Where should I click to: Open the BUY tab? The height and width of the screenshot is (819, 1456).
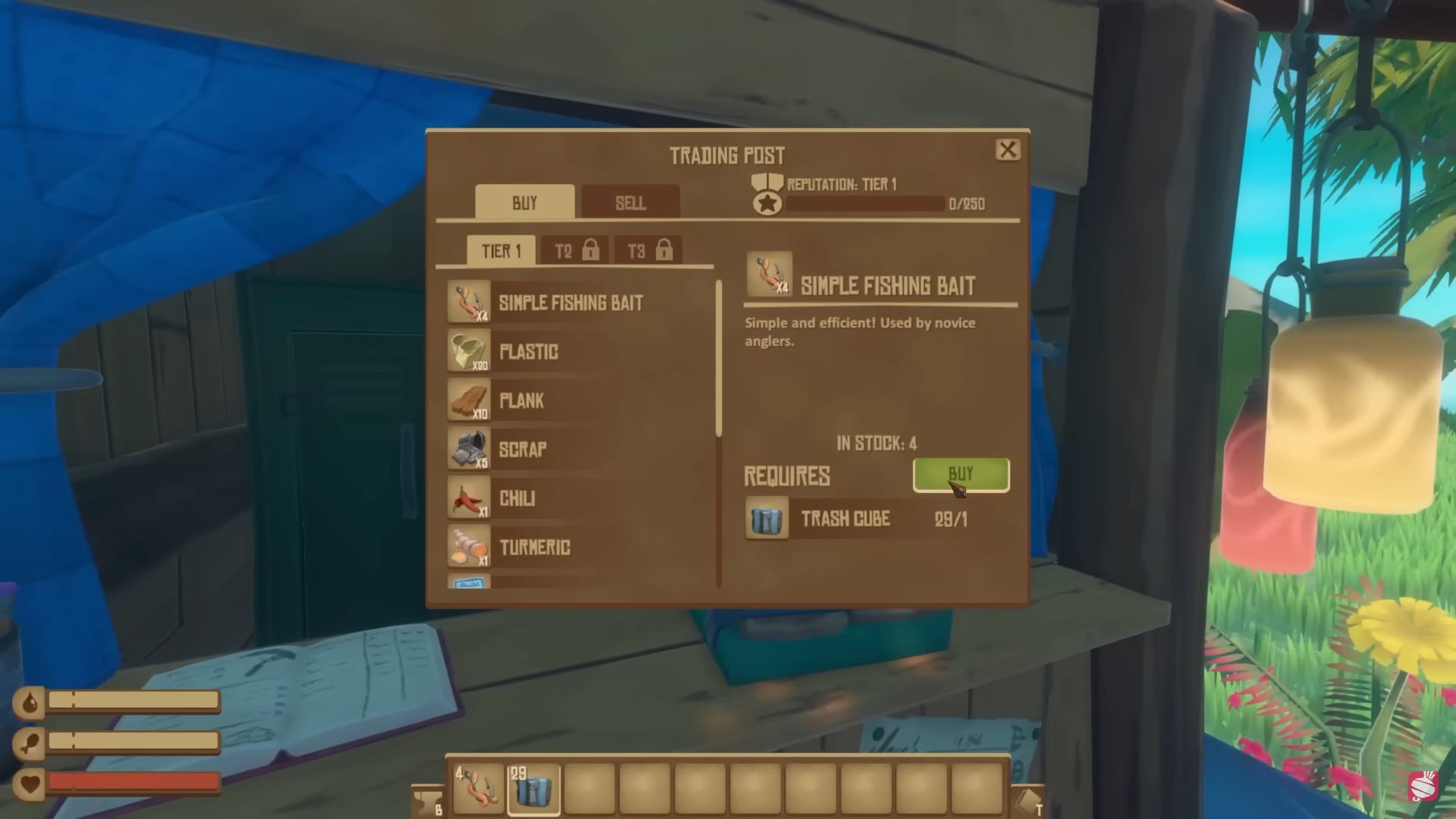pos(523,202)
